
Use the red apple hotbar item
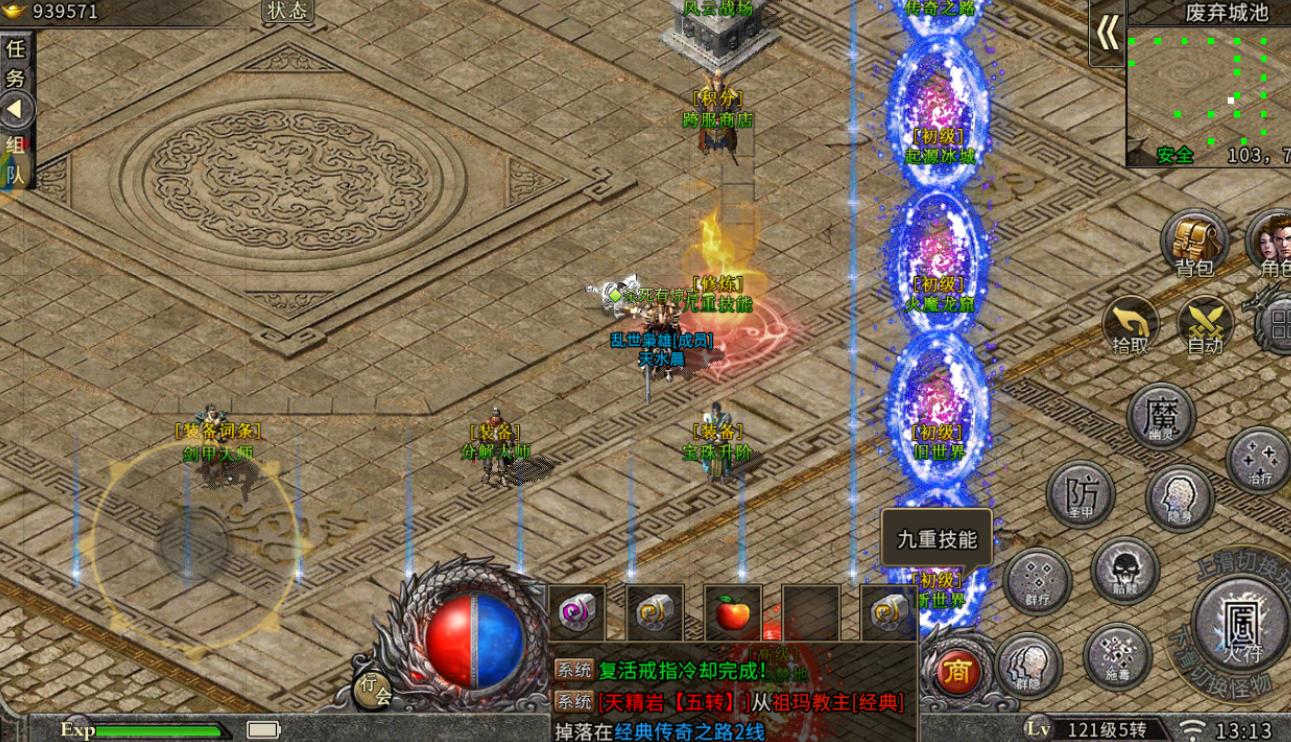click(732, 612)
